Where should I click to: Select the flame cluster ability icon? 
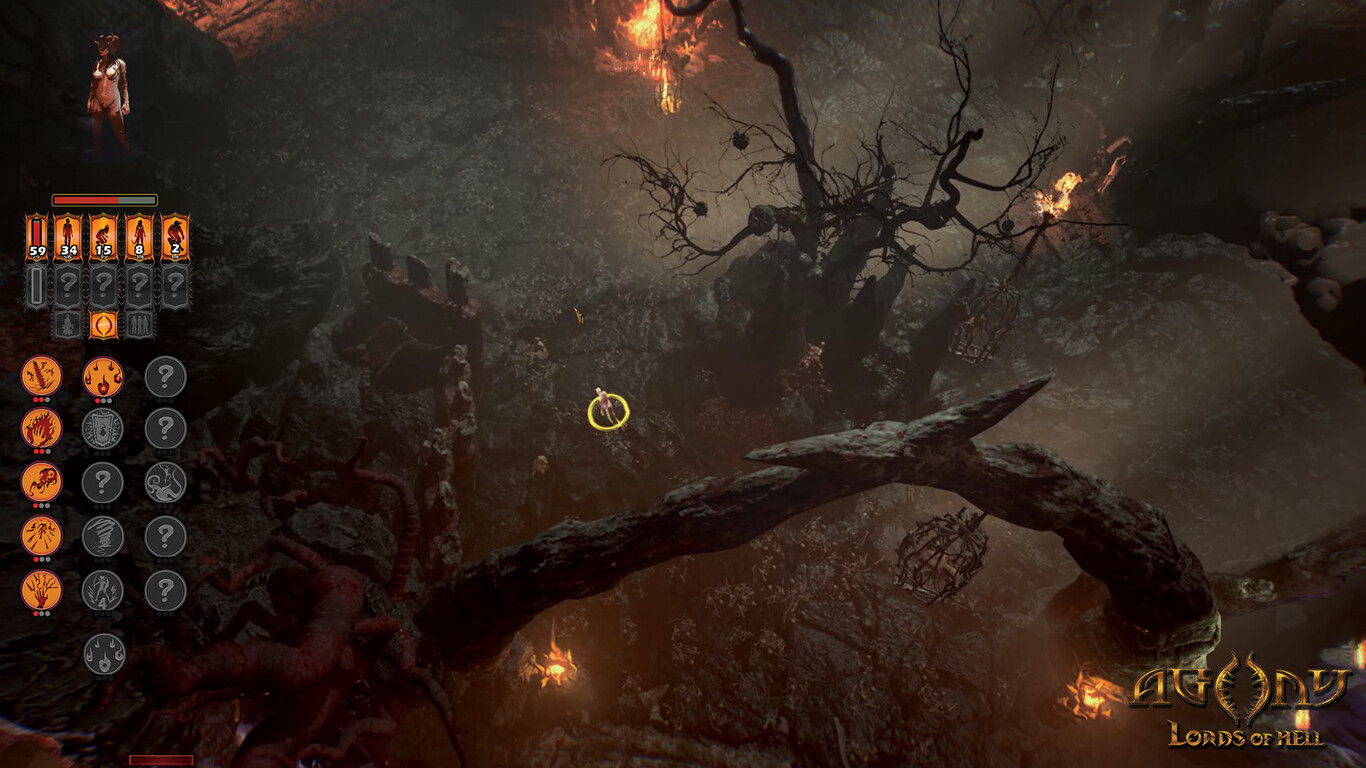point(105,377)
